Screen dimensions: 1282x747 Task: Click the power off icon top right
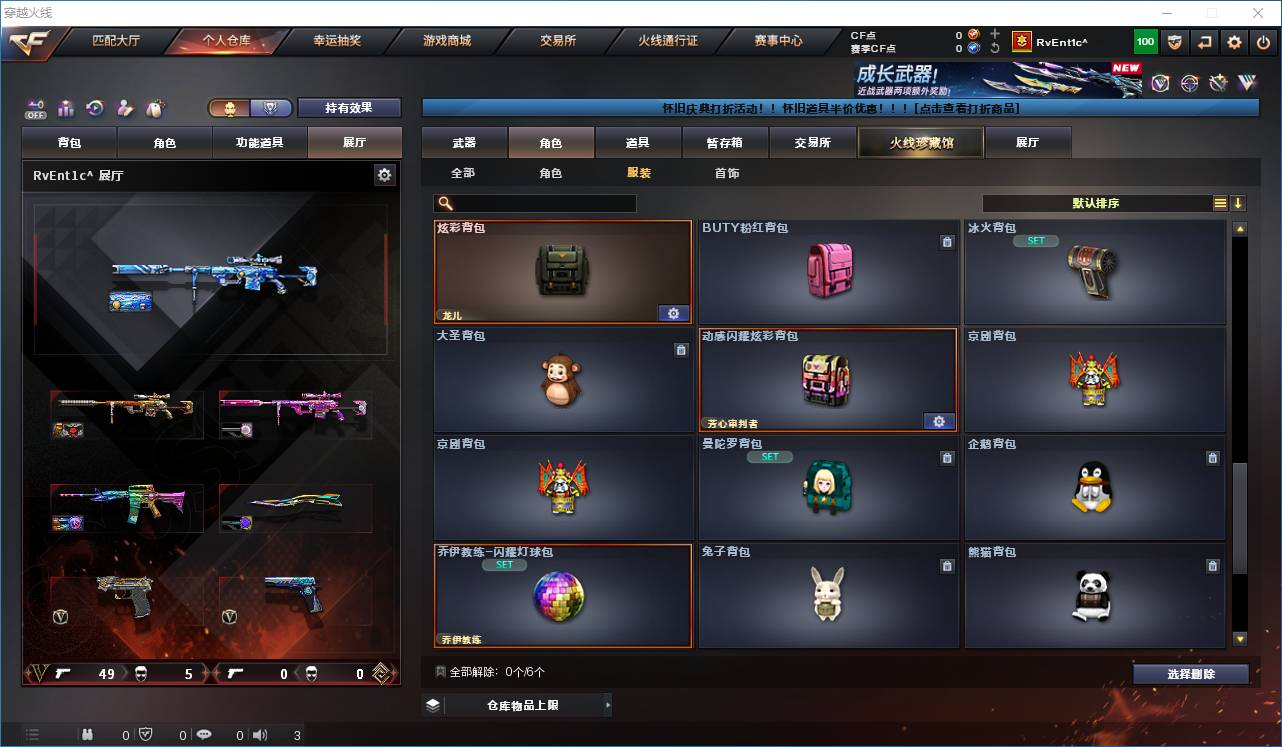[1261, 42]
